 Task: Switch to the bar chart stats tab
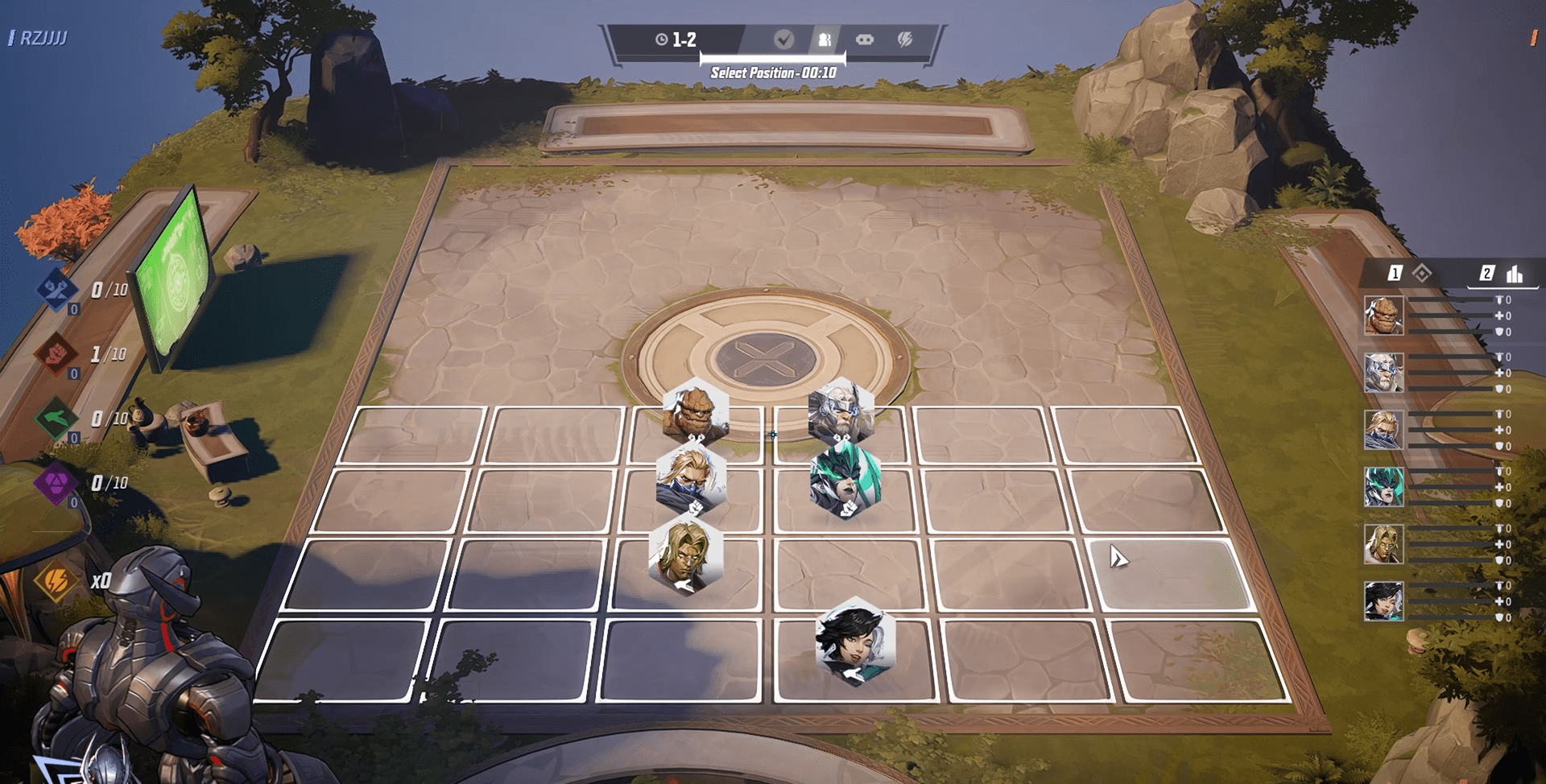(x=1504, y=274)
